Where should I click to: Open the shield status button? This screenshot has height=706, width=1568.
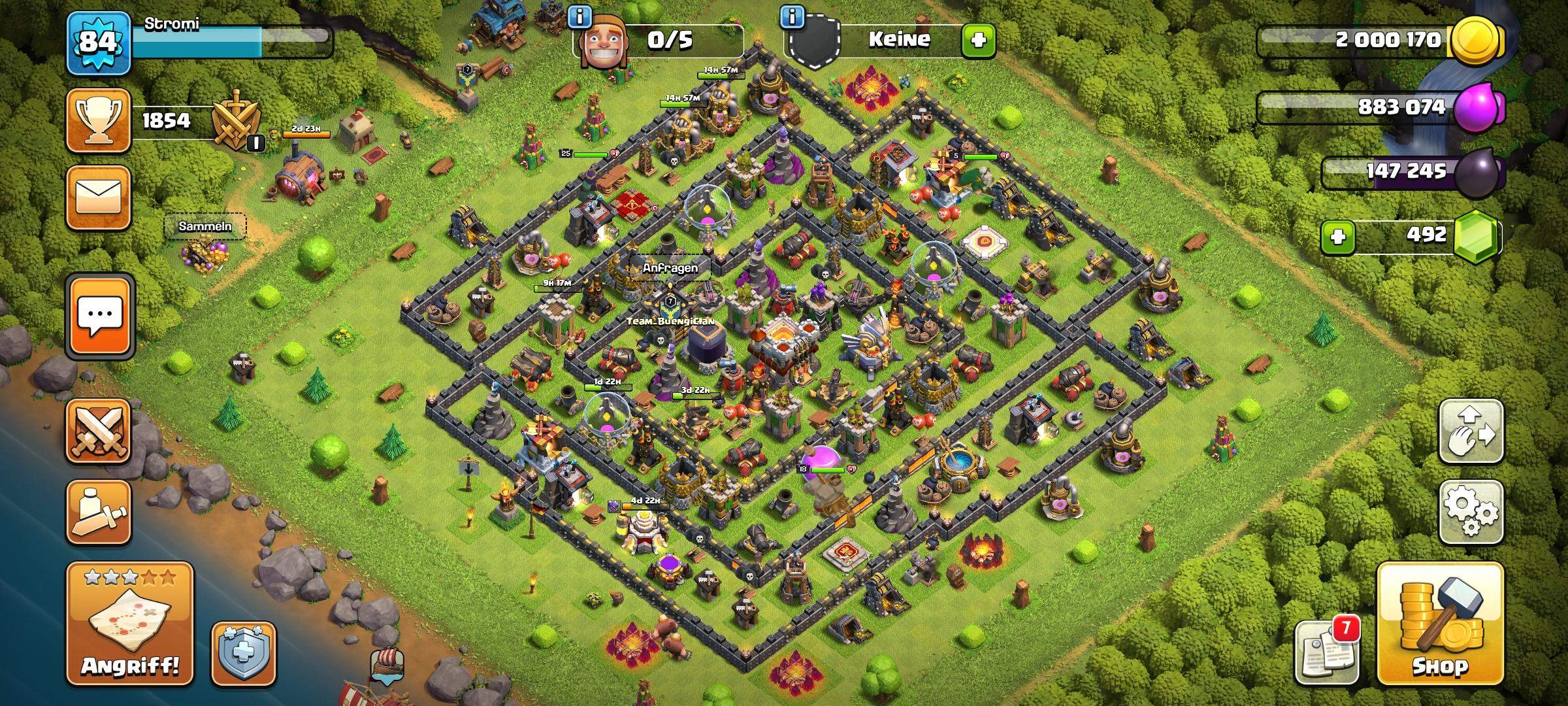[243, 654]
